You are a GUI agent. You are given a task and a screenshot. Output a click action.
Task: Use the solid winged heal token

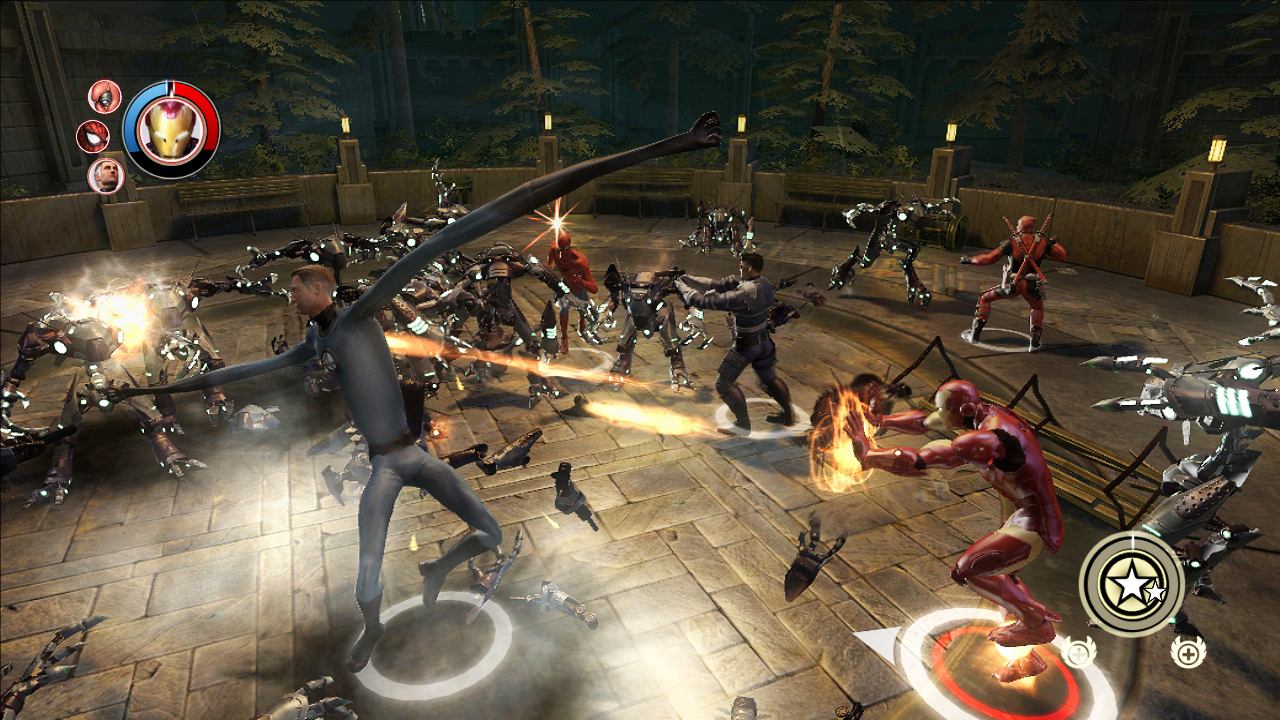(1188, 651)
